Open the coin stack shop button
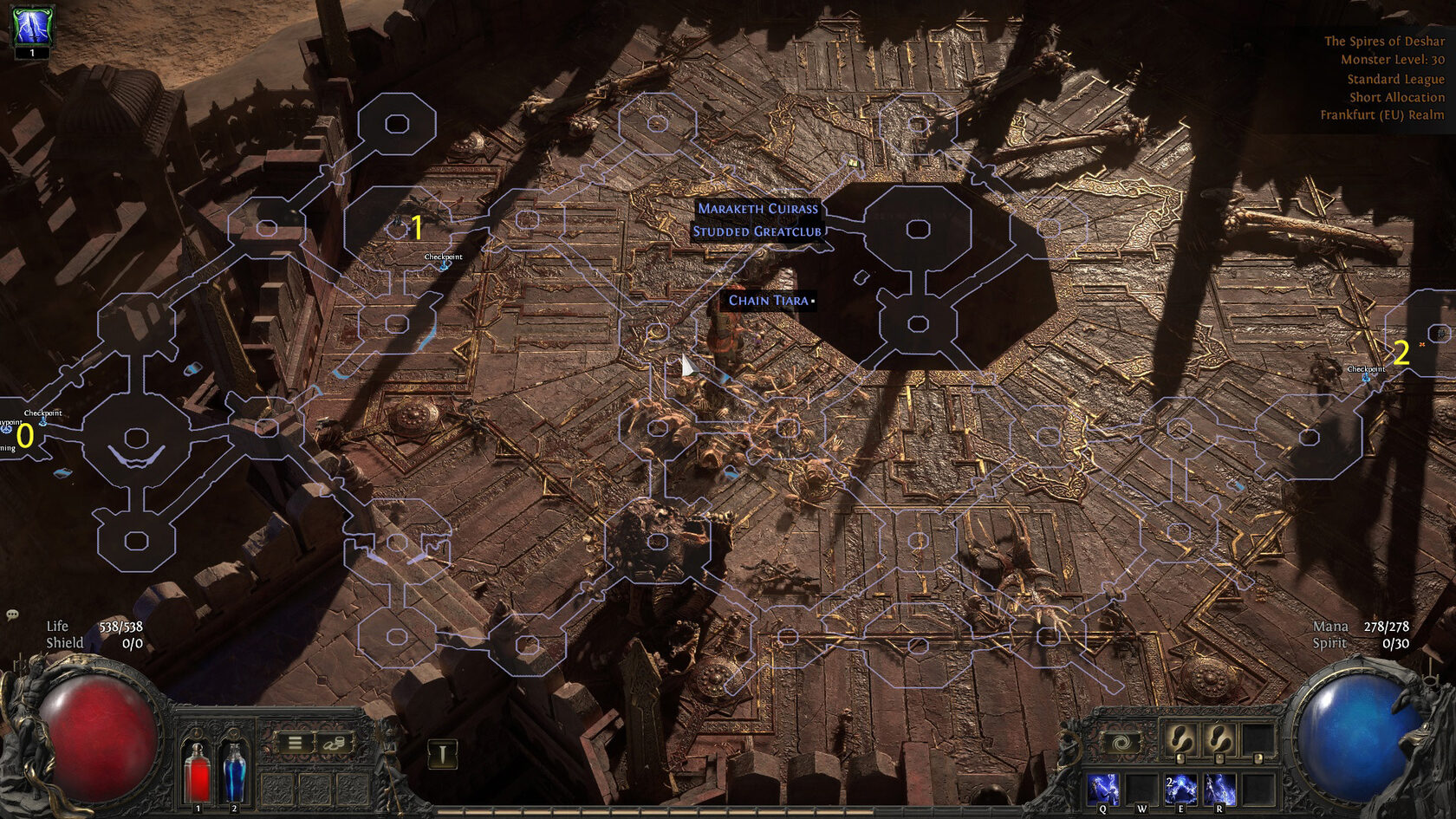The image size is (1456, 819). [x=335, y=744]
